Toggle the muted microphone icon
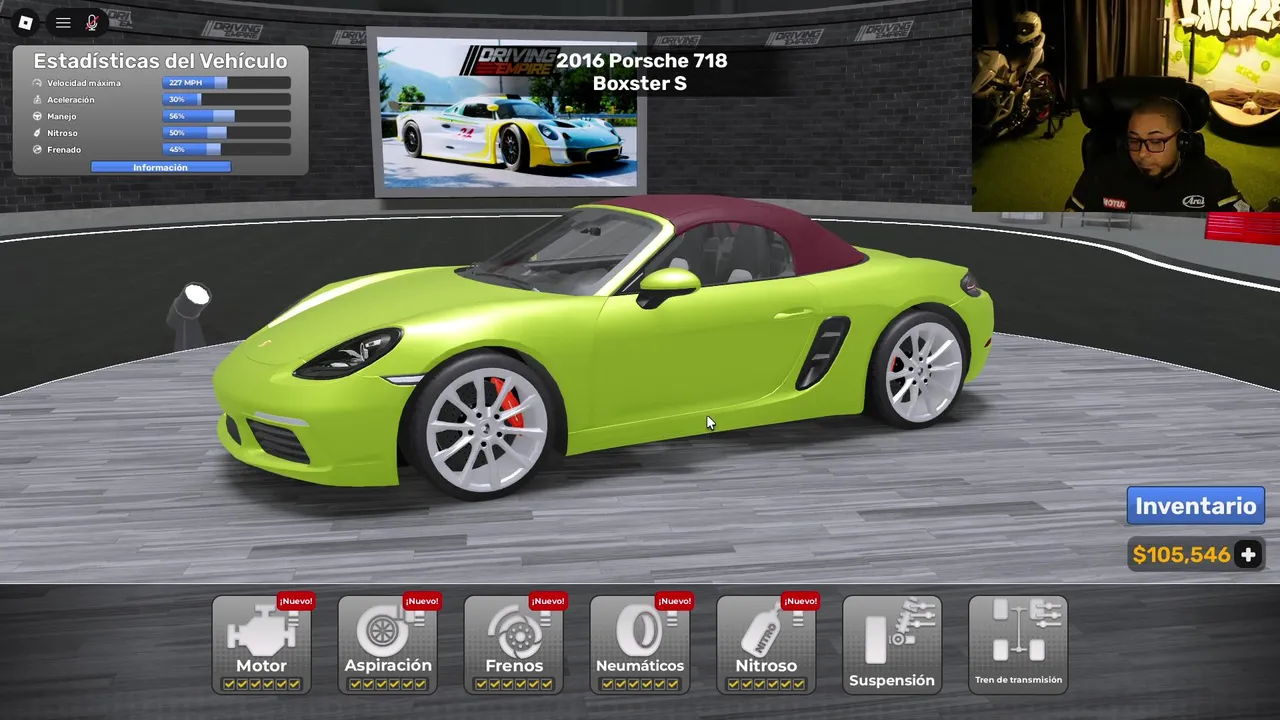Image resolution: width=1280 pixels, height=720 pixels. [x=92, y=22]
